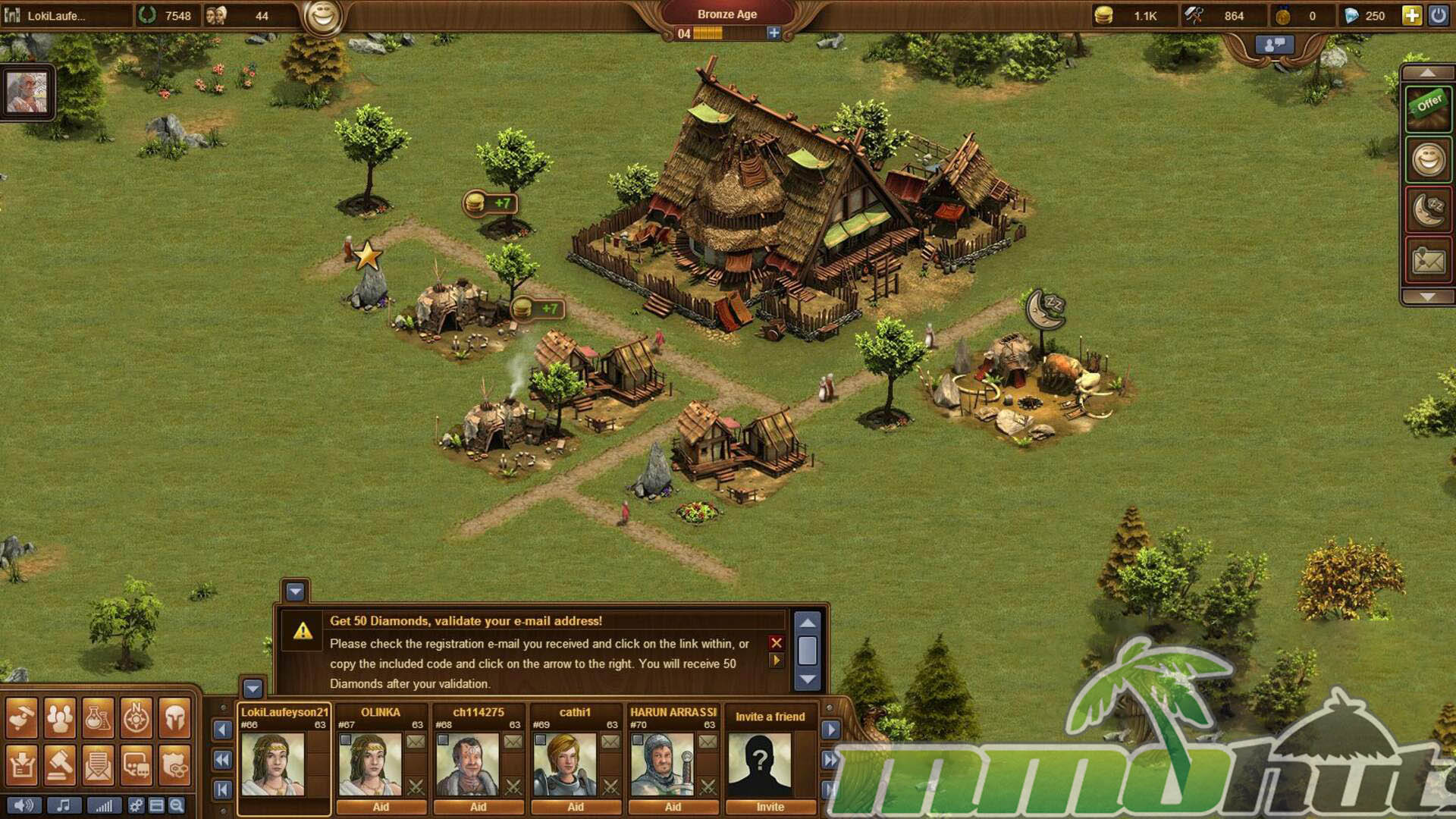This screenshot has width=1456, height=819.
Task: Toggle the sound effects speaker
Action: coord(24,805)
